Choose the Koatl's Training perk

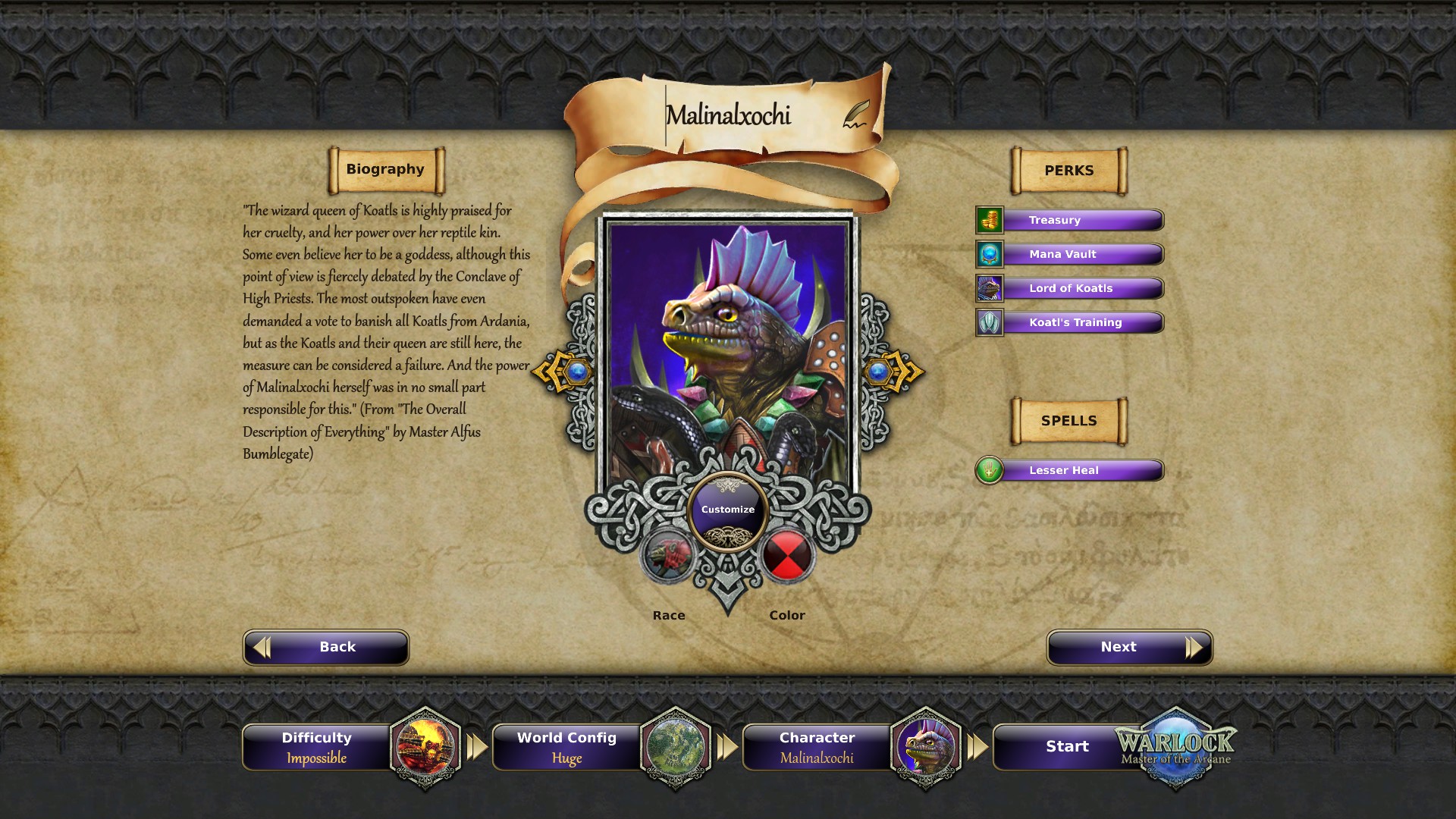pos(1070,322)
